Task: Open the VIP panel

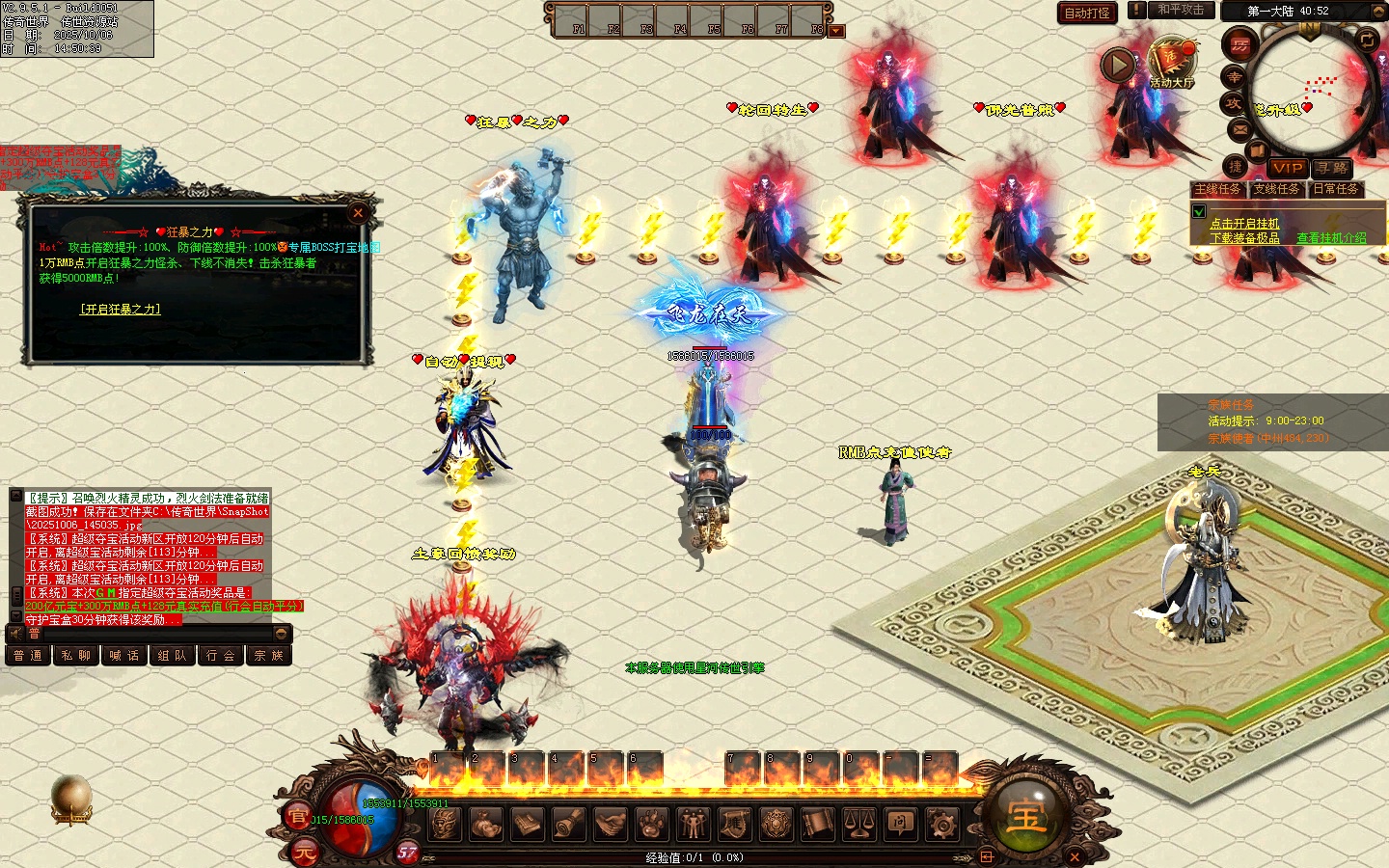Action: click(x=1287, y=168)
